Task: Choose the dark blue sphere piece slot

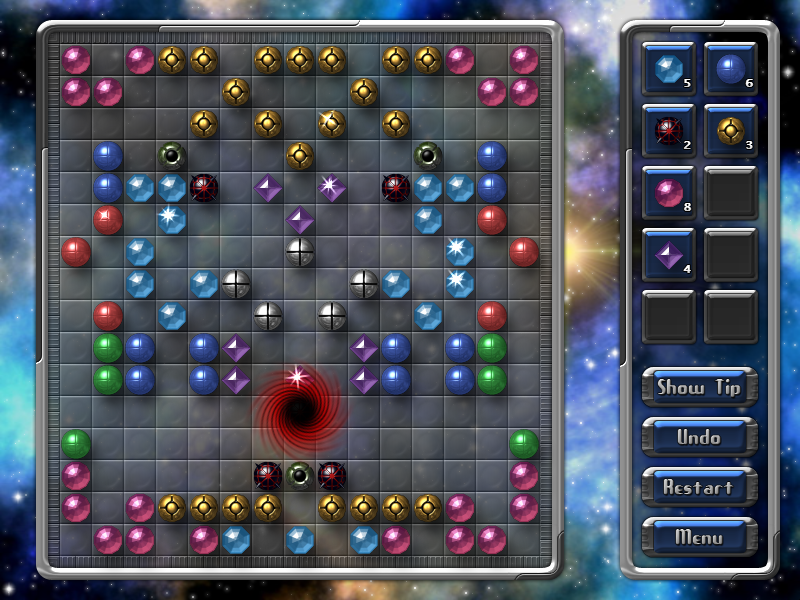Action: click(x=731, y=68)
